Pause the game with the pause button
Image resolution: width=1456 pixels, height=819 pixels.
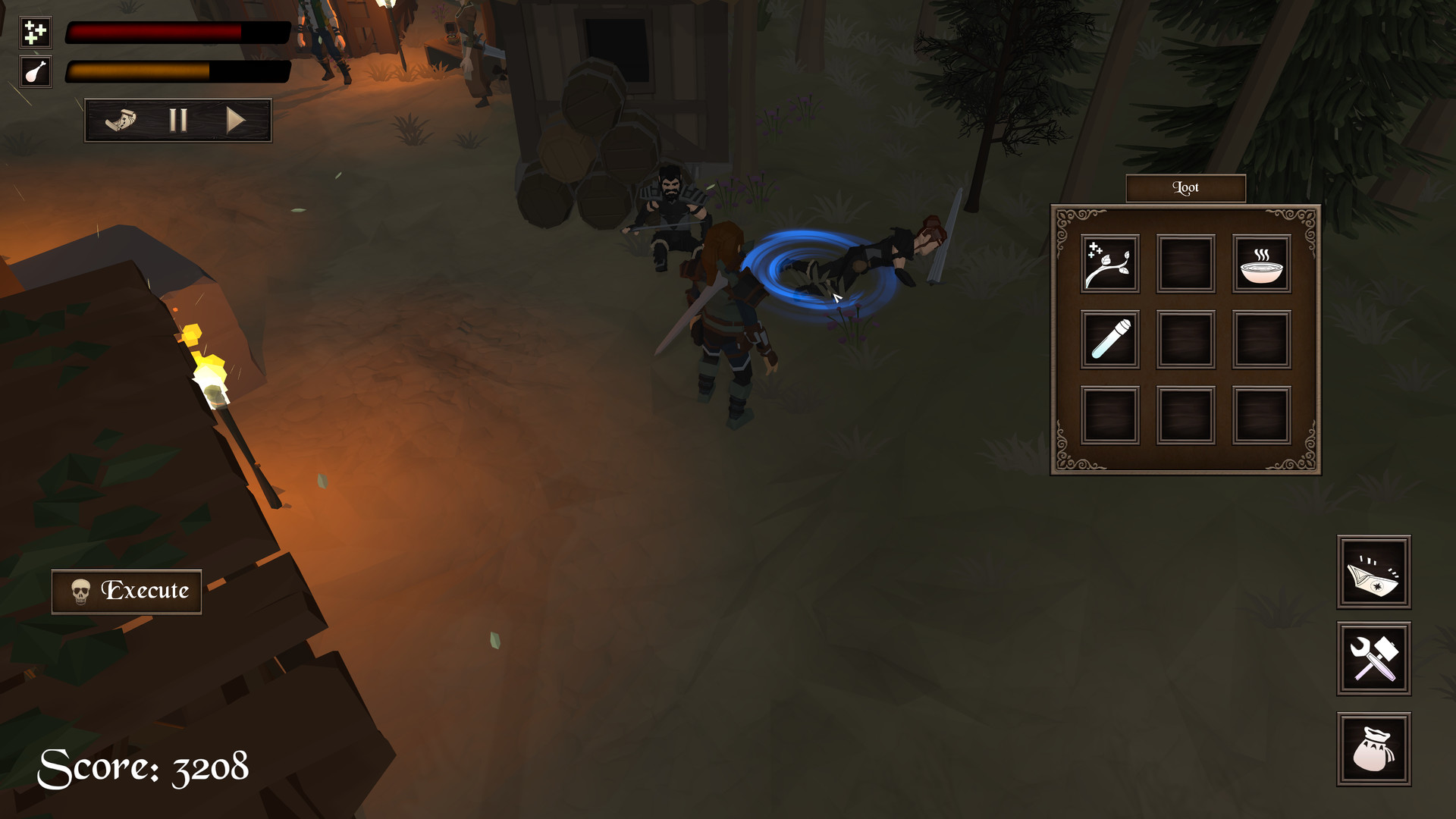178,119
